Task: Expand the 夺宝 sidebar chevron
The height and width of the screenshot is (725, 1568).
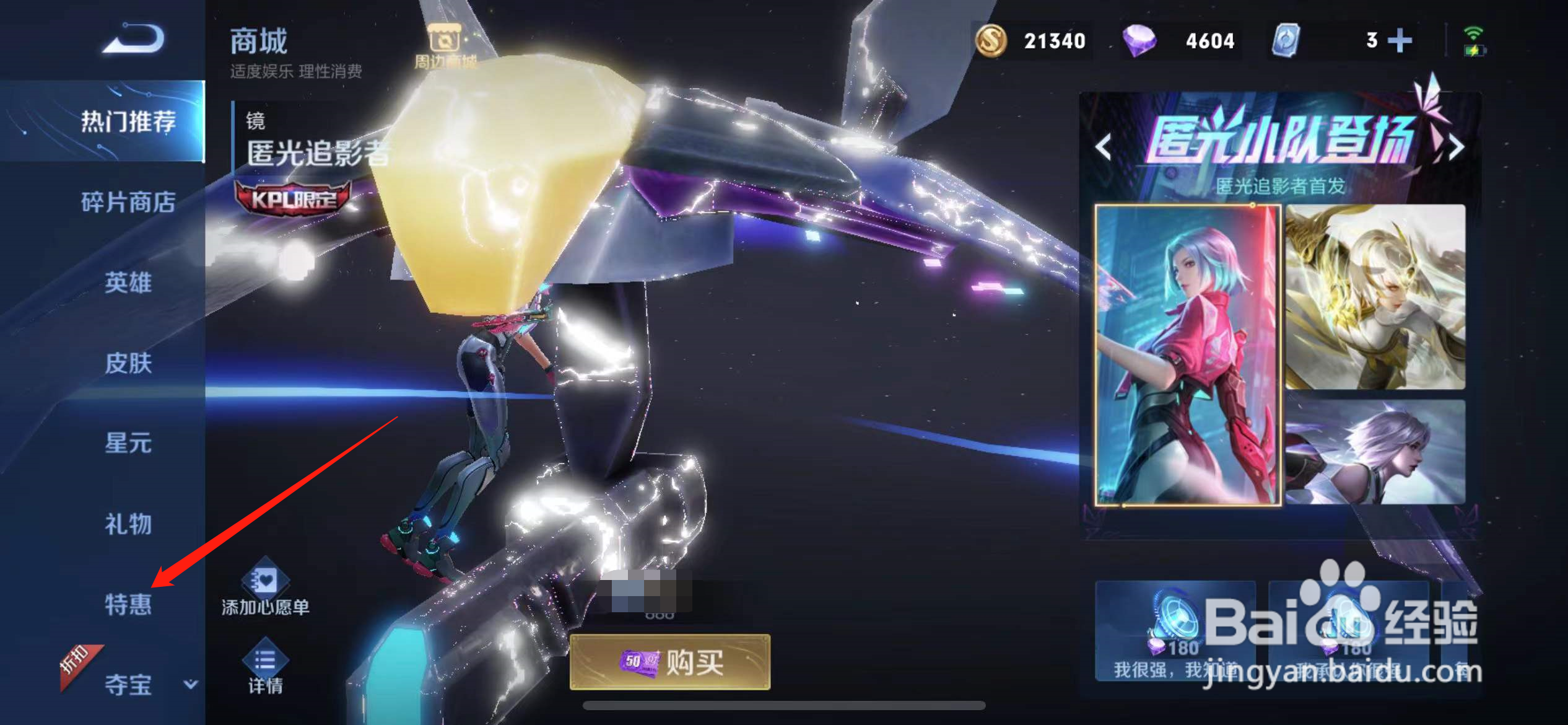Action: (190, 684)
